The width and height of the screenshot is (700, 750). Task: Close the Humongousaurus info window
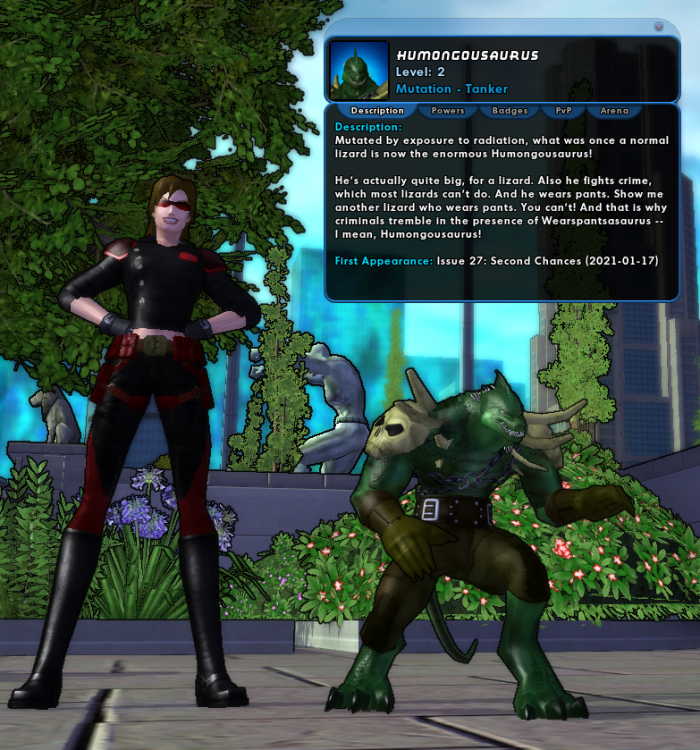point(659,27)
